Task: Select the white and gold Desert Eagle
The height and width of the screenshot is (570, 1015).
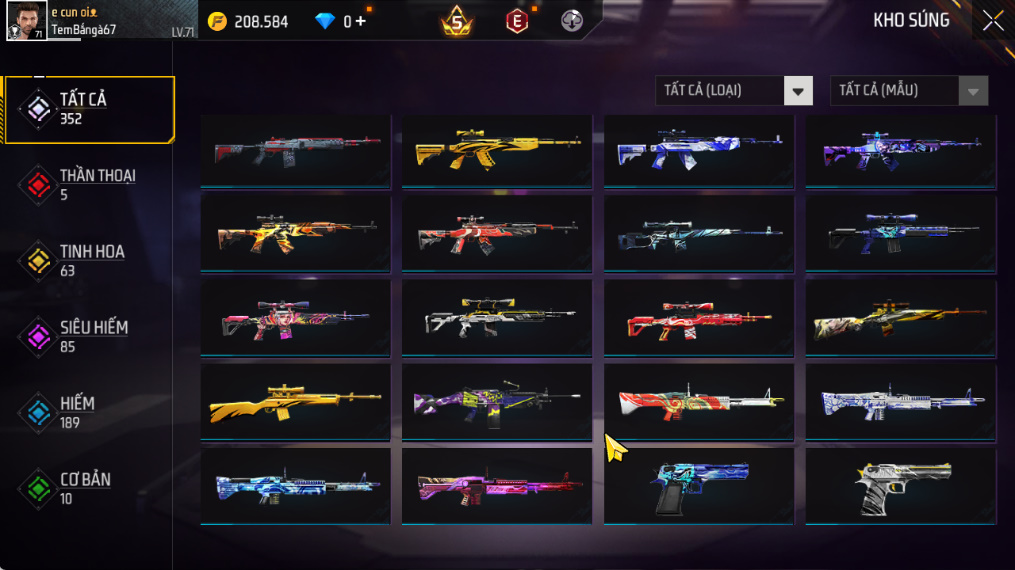Action: point(901,486)
